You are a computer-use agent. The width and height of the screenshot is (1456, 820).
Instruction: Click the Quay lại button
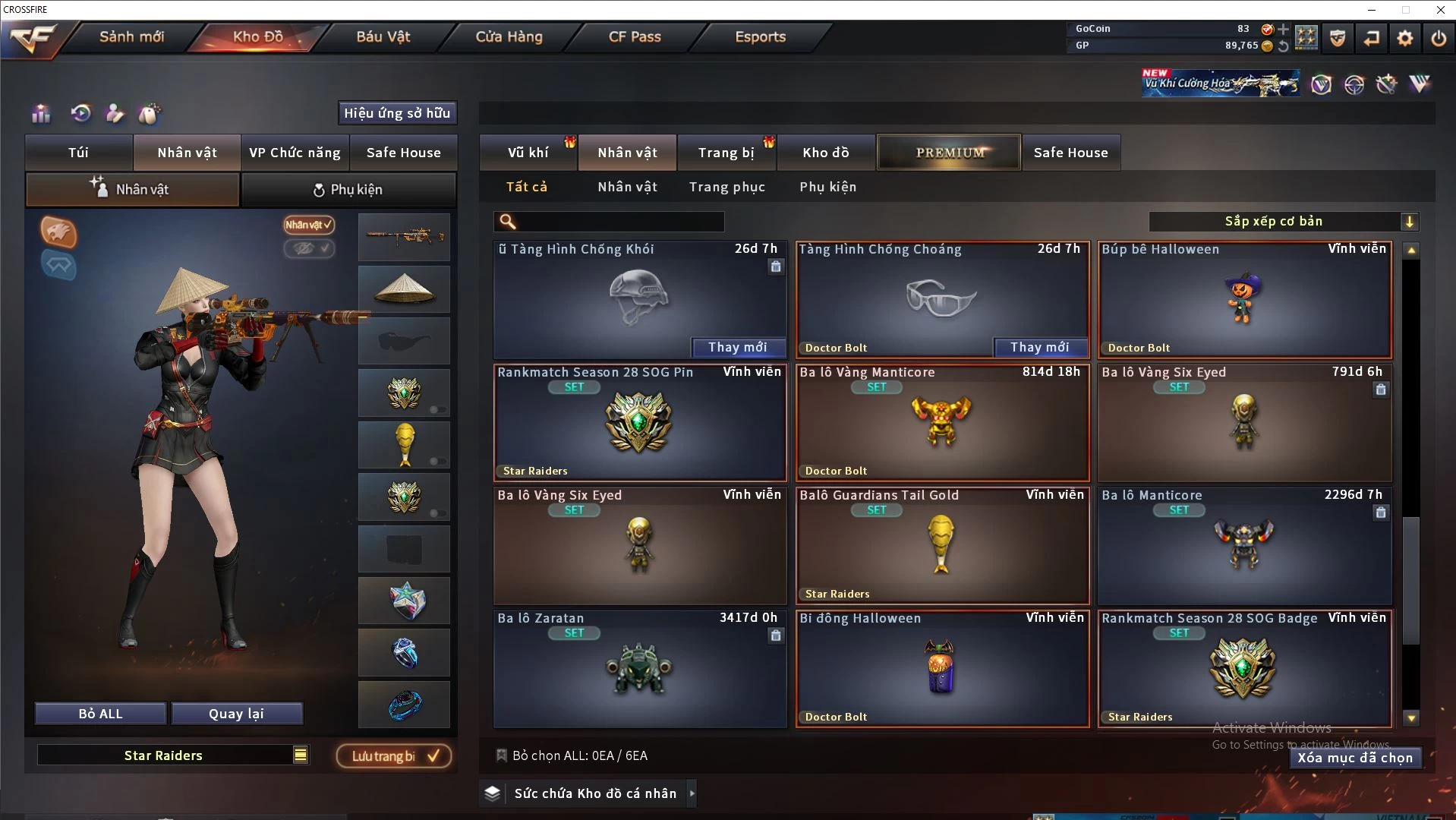coord(236,714)
